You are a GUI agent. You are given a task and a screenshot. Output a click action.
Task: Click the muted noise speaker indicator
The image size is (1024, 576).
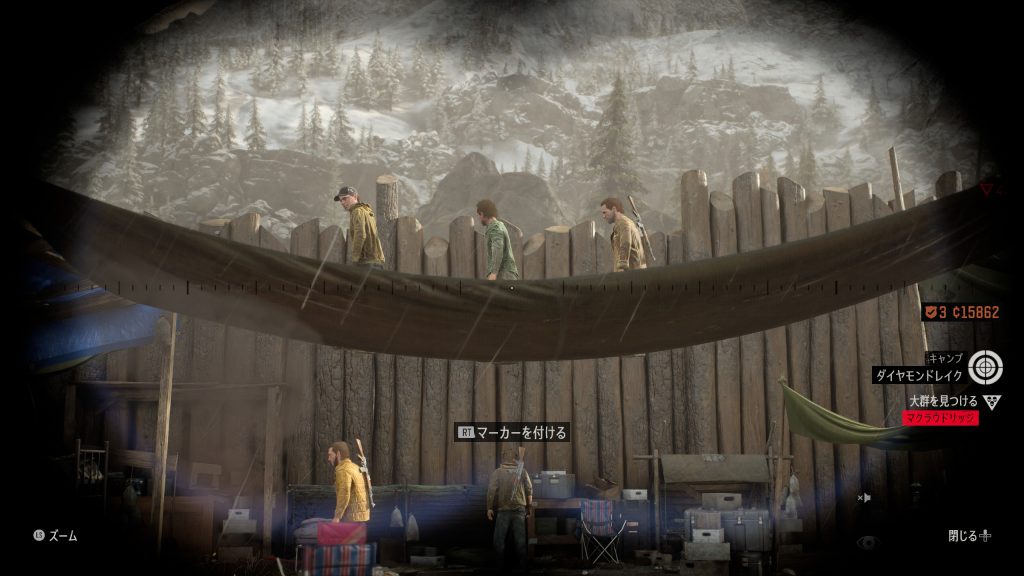click(x=864, y=497)
